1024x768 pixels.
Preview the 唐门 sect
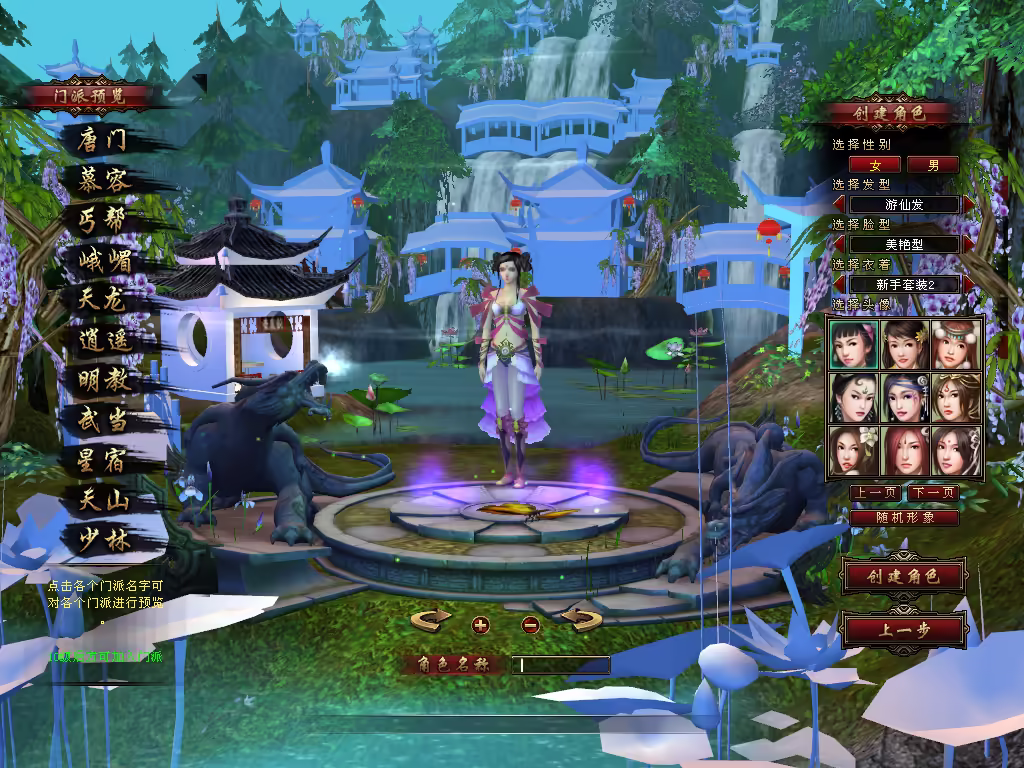pos(103,140)
